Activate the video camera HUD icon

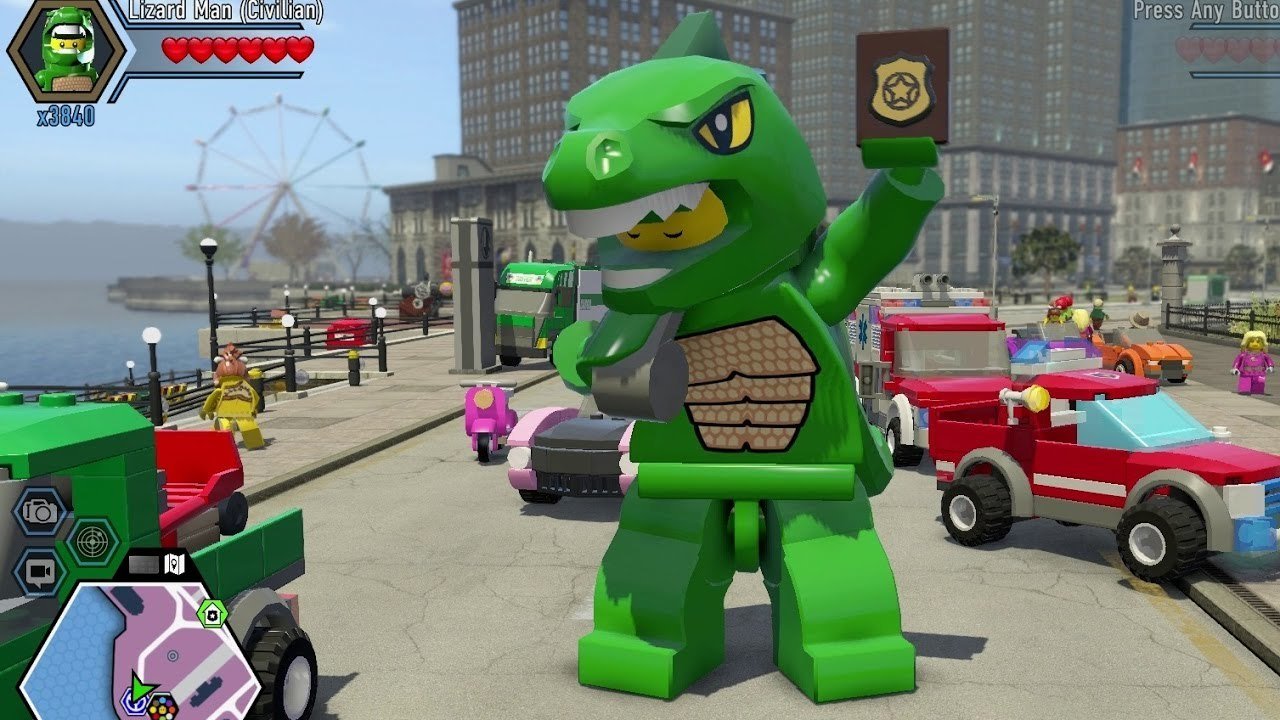click(x=38, y=568)
